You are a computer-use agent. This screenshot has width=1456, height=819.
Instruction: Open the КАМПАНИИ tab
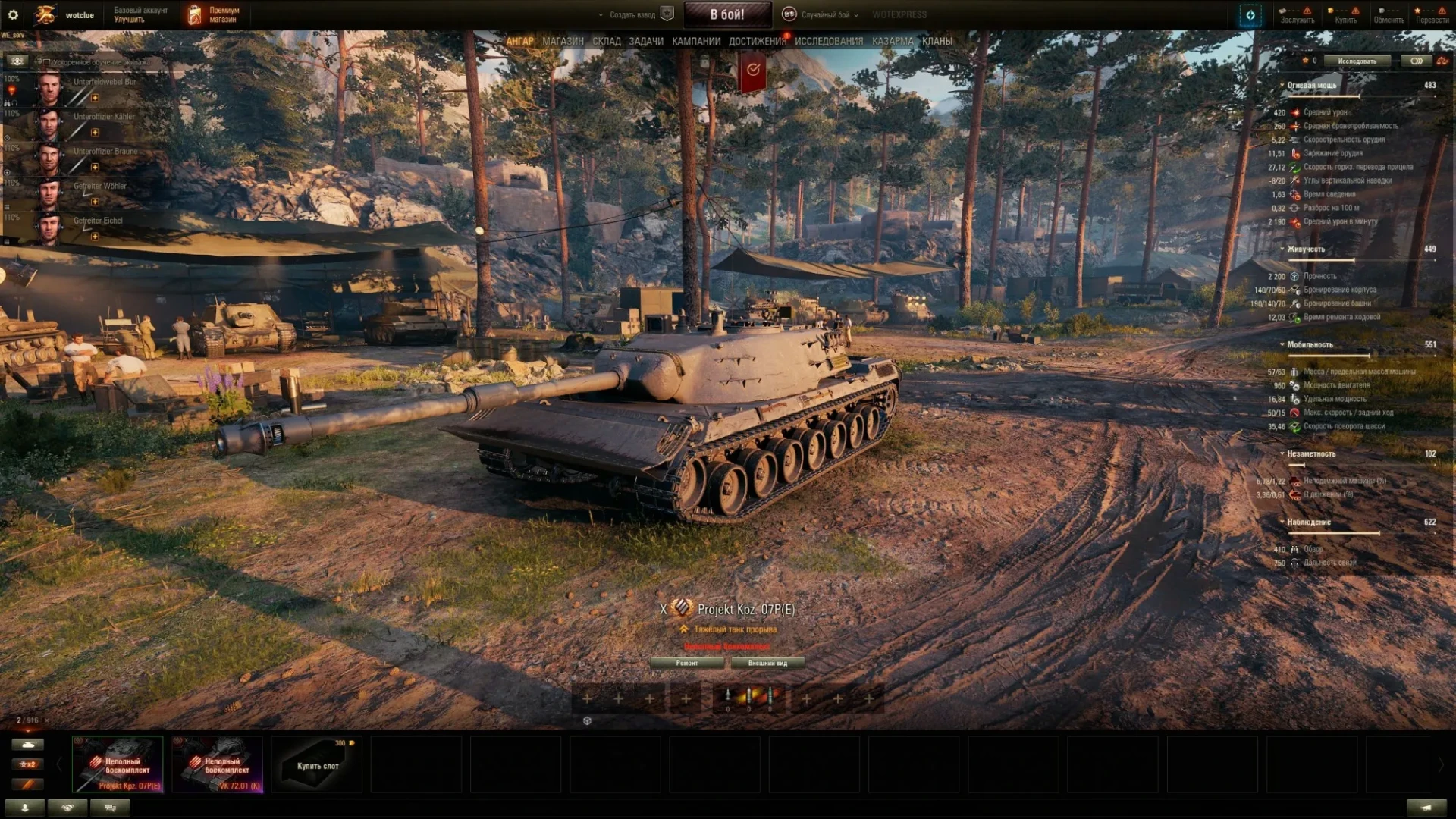point(695,41)
